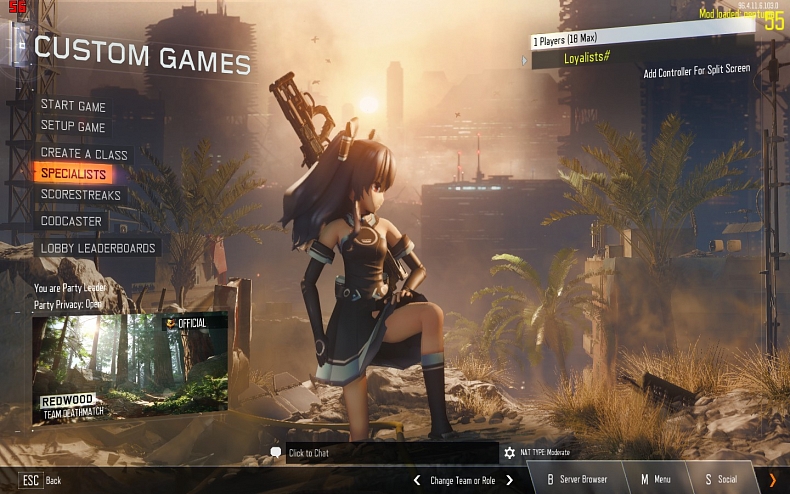Open the Social panel

(x=720, y=480)
